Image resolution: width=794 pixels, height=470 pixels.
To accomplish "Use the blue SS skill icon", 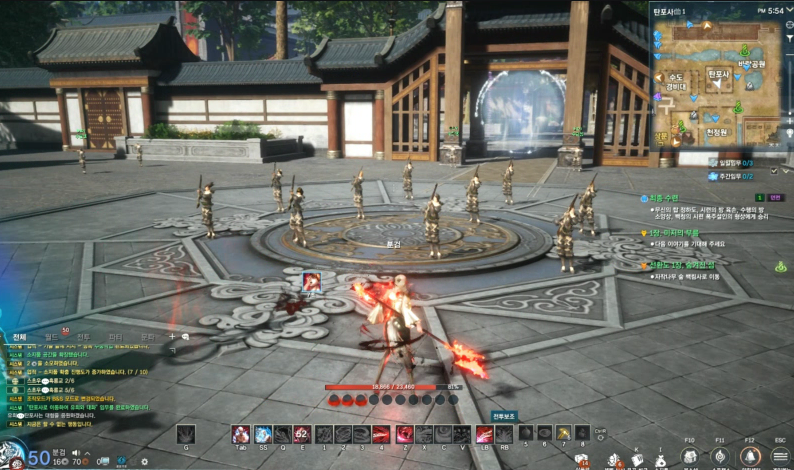I will [x=262, y=434].
